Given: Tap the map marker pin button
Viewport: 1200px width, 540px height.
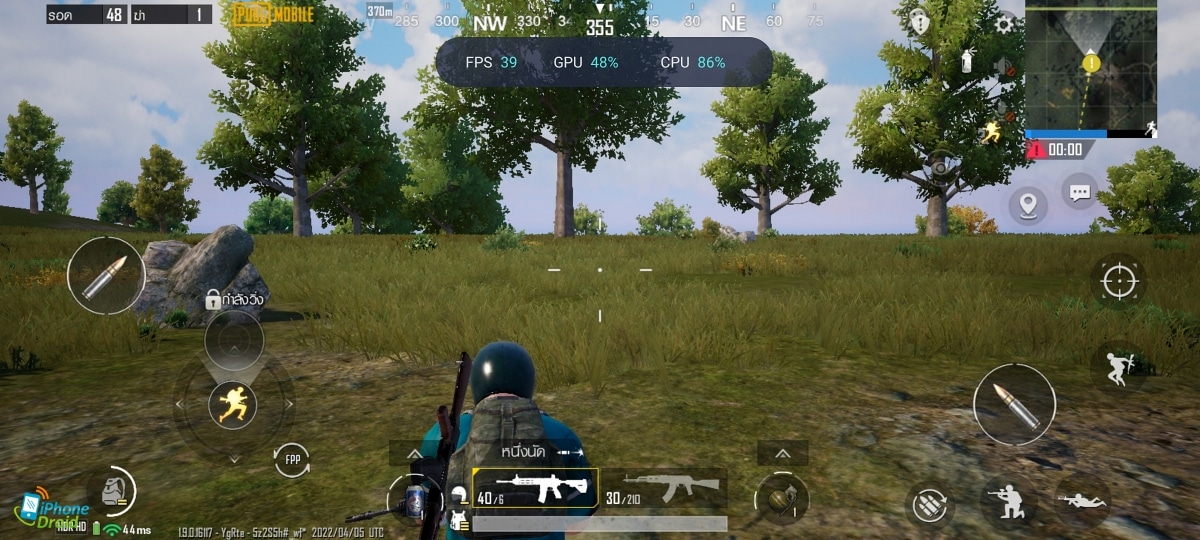Looking at the screenshot, I should coord(1027,205).
